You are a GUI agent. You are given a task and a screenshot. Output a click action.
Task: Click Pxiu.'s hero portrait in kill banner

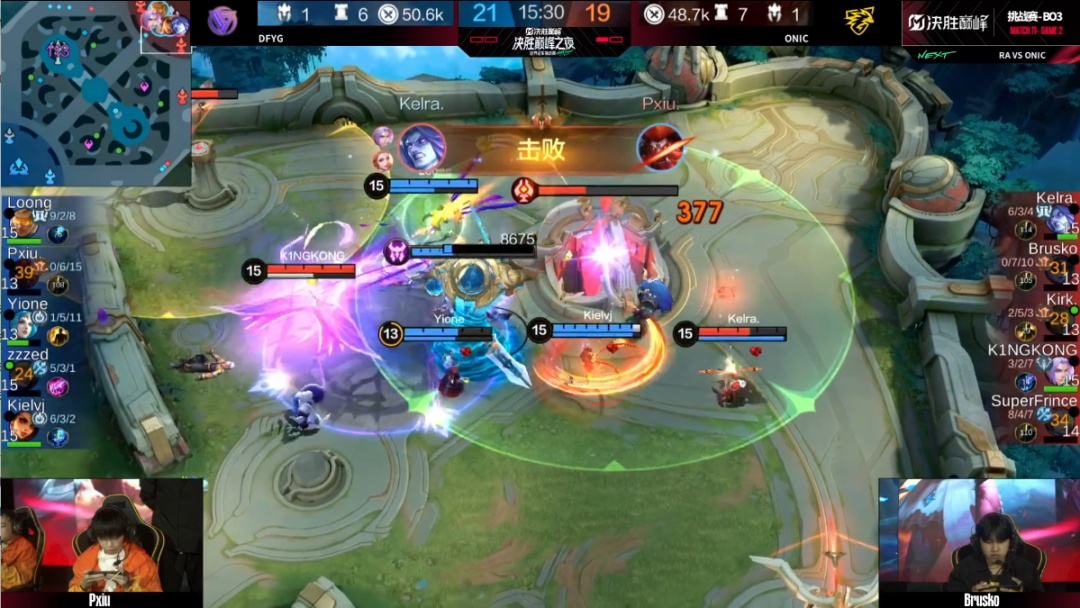click(661, 148)
